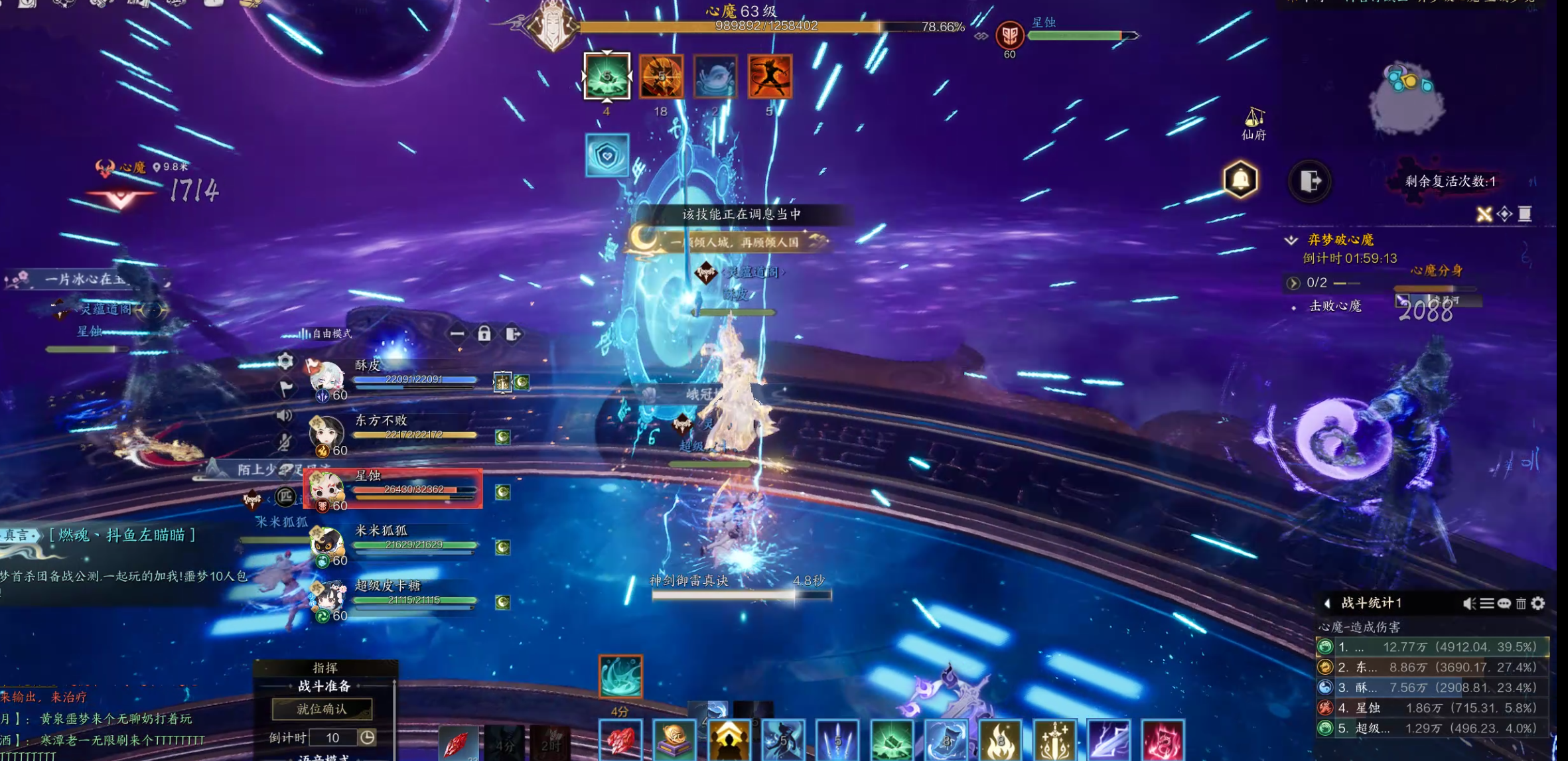Open combat statistics settings gear

(x=1538, y=603)
